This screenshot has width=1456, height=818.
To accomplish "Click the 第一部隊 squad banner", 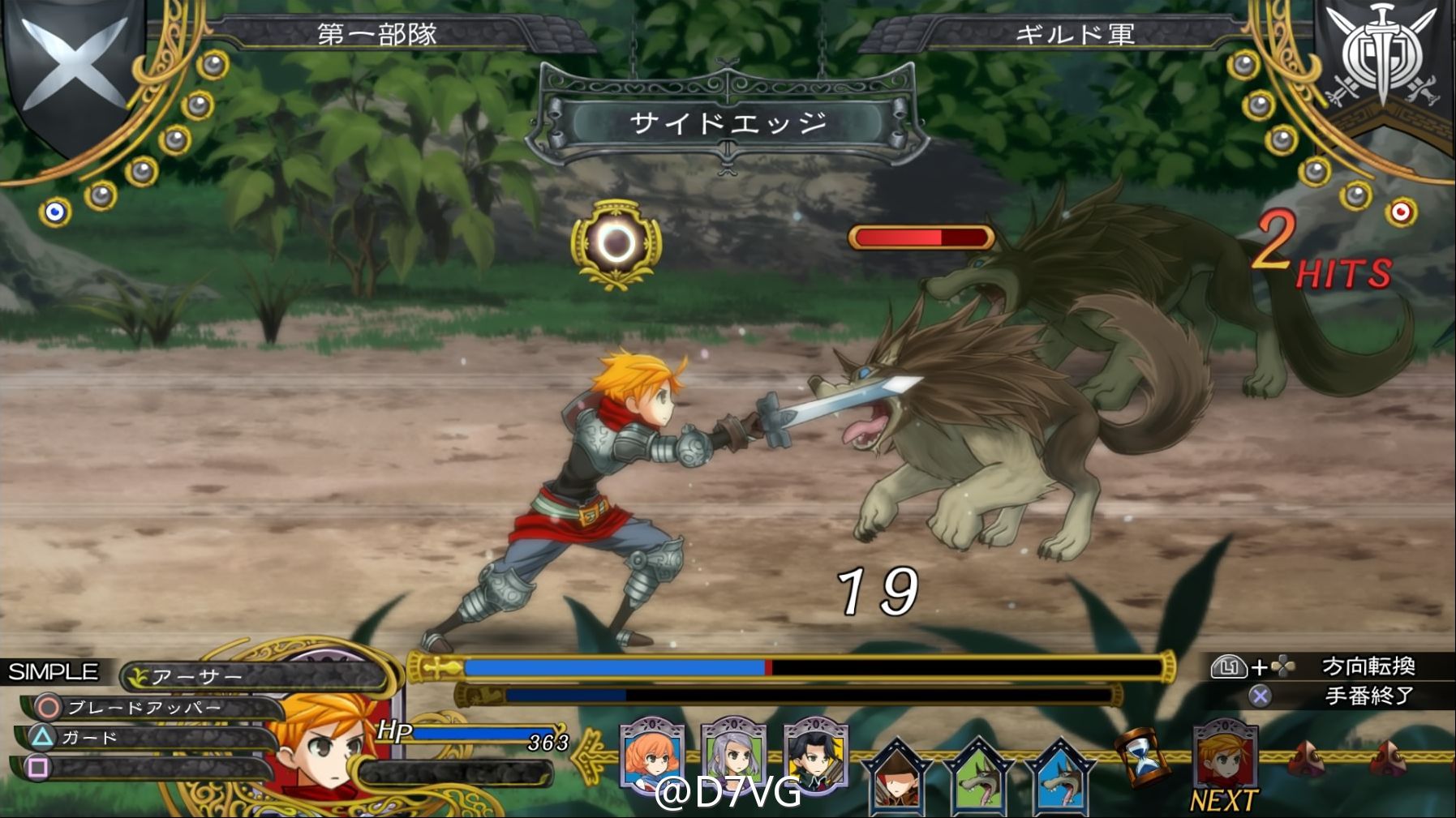I will click(376, 34).
